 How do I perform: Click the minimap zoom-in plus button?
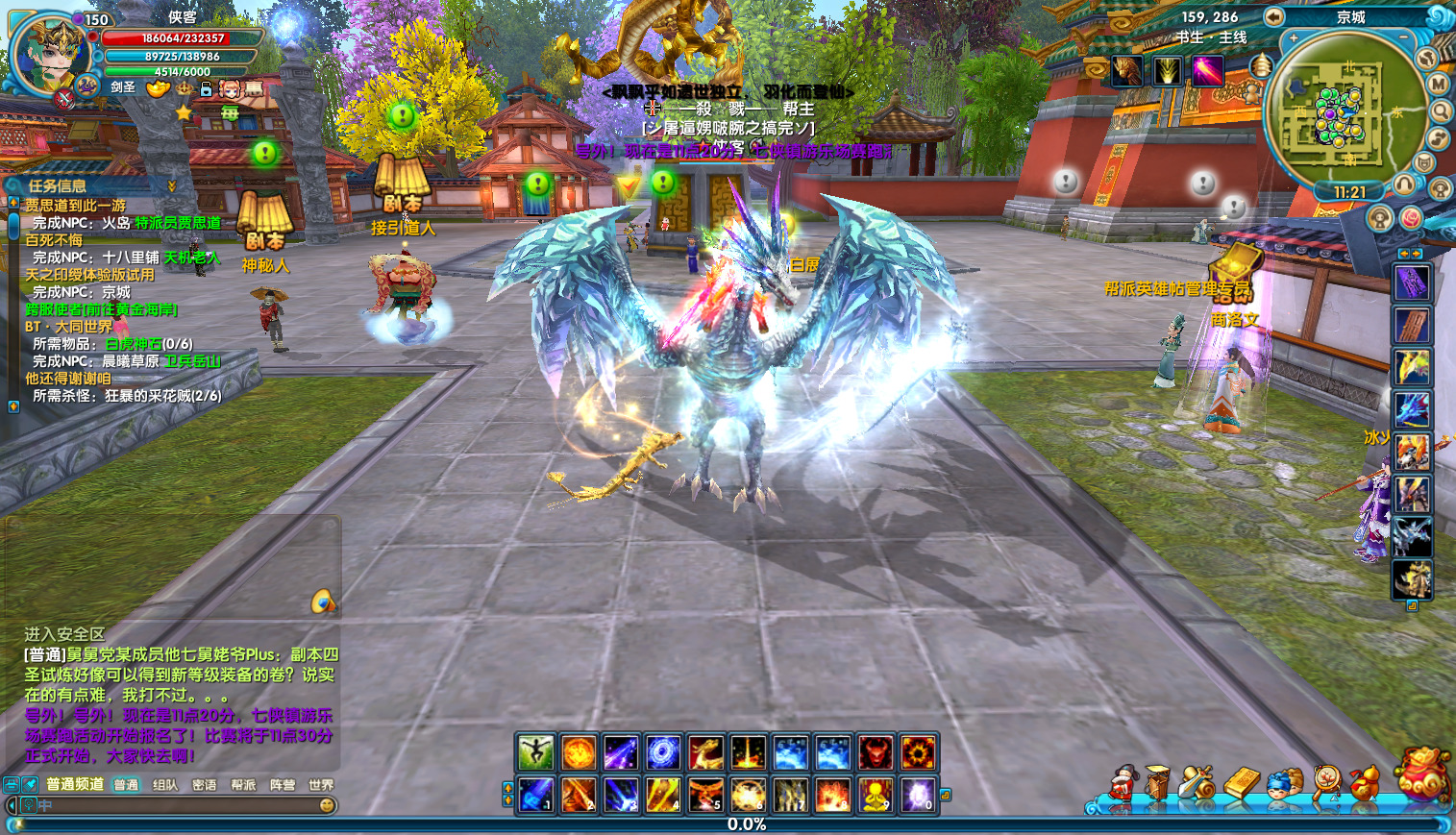1294,38
